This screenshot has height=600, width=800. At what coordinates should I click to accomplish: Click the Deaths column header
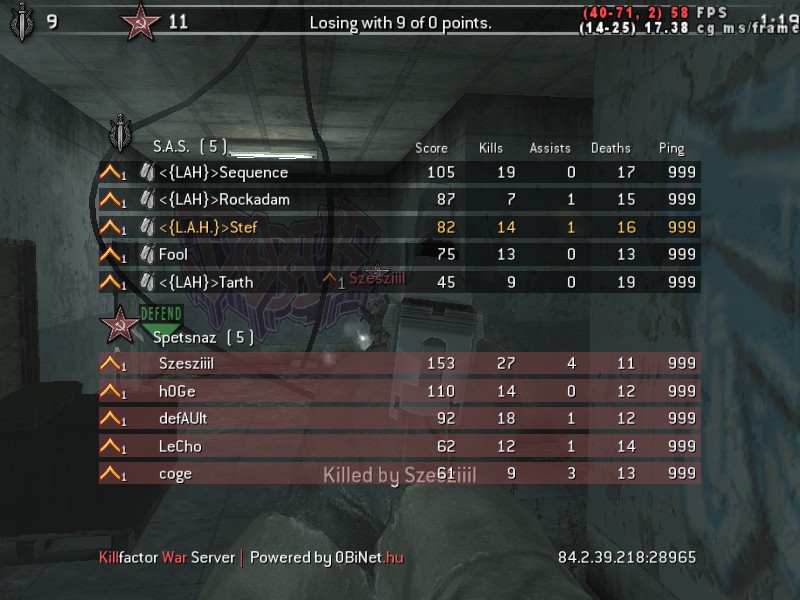pyautogui.click(x=611, y=148)
